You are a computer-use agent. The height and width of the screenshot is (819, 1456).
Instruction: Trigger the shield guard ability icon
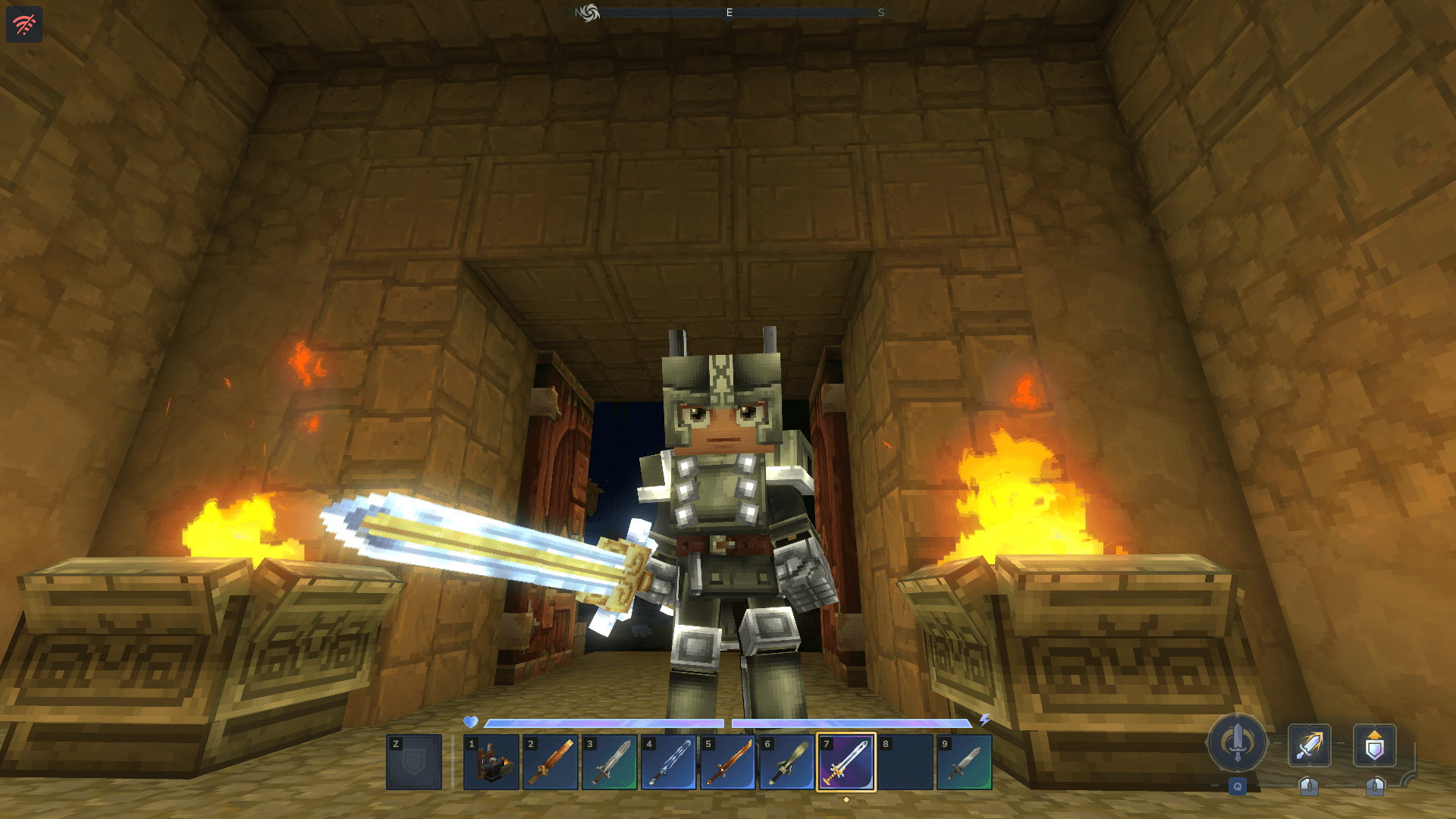[x=1375, y=745]
